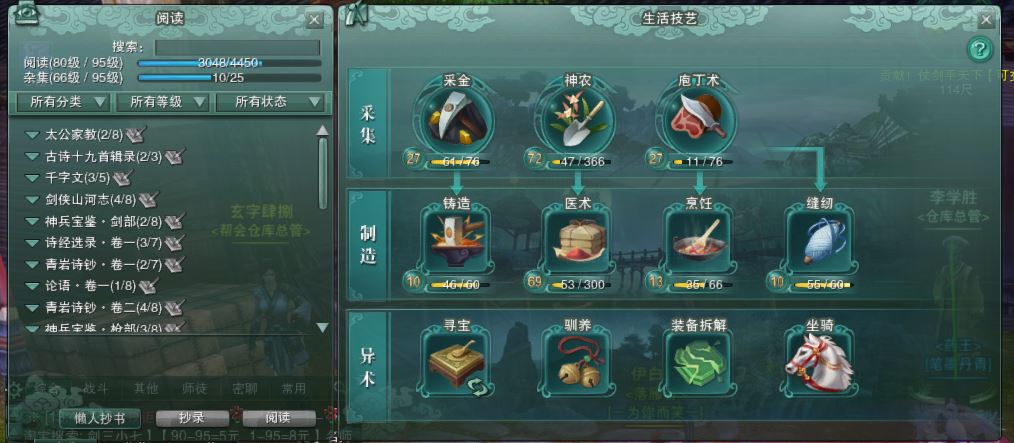
Task: Click the 阅读 read button
Action: click(277, 417)
